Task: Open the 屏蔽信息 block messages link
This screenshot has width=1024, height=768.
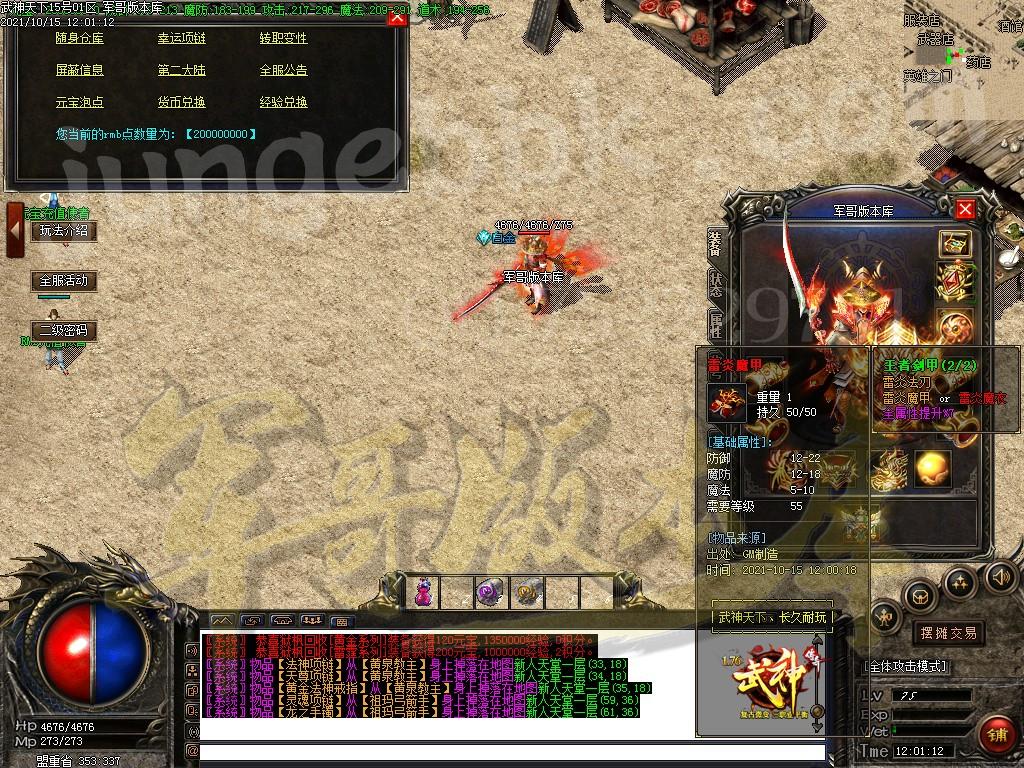Action: [80, 70]
